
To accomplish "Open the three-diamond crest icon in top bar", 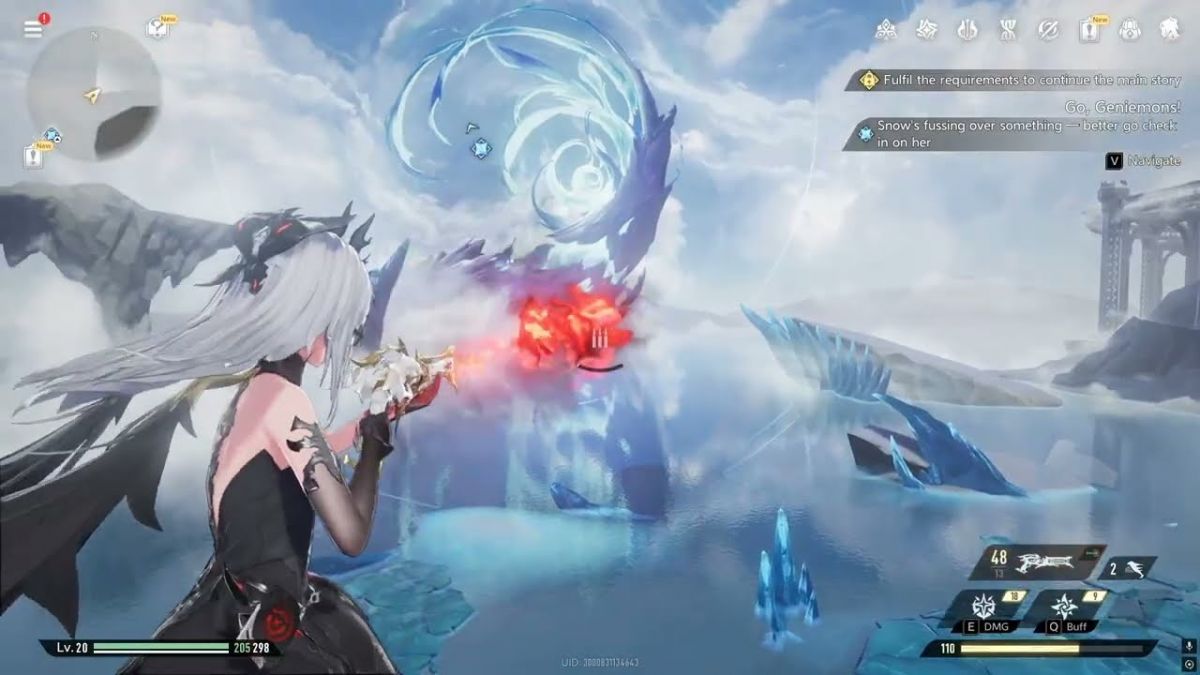I will pos(885,30).
